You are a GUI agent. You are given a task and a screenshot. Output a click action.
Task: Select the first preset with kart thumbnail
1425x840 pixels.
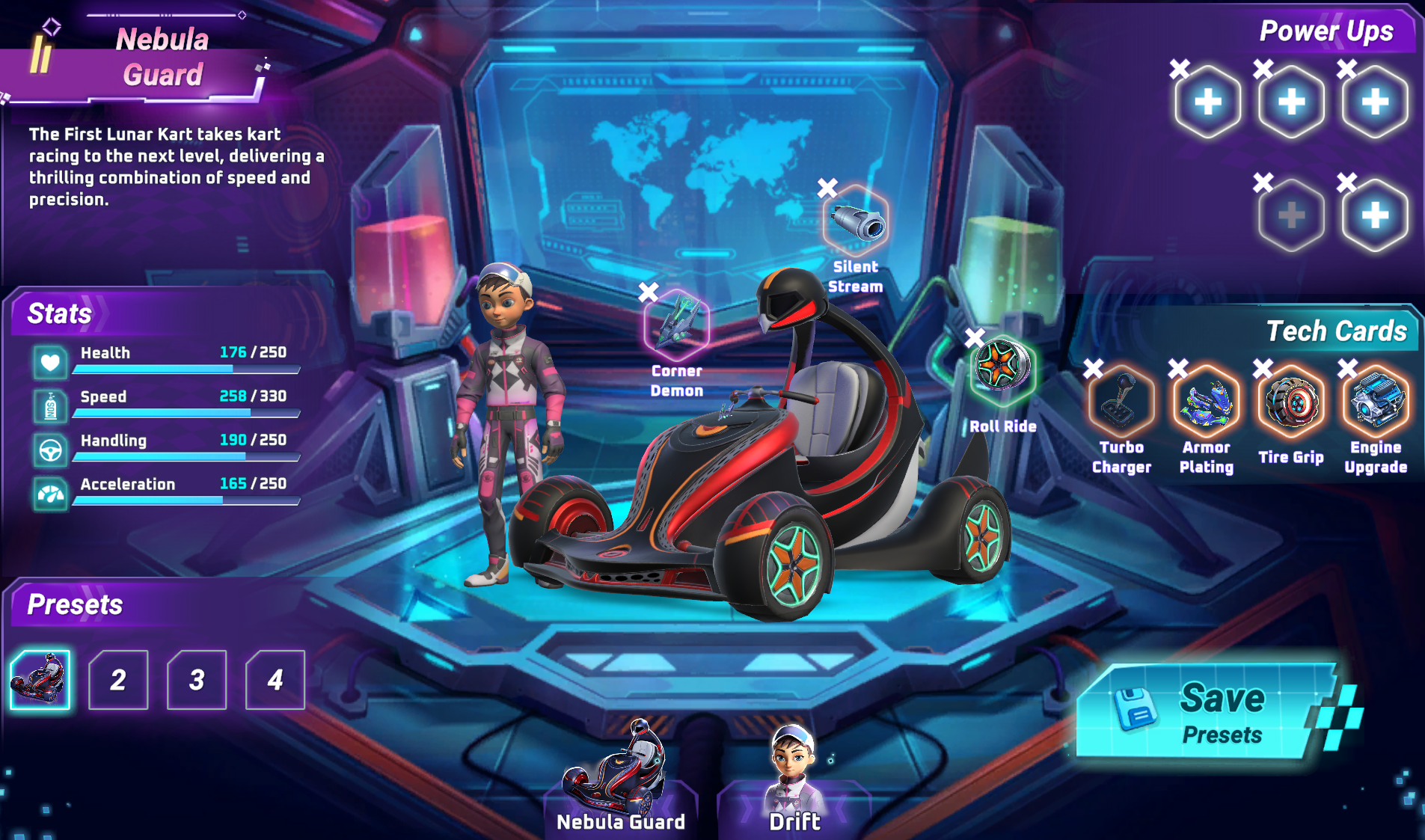click(x=40, y=680)
